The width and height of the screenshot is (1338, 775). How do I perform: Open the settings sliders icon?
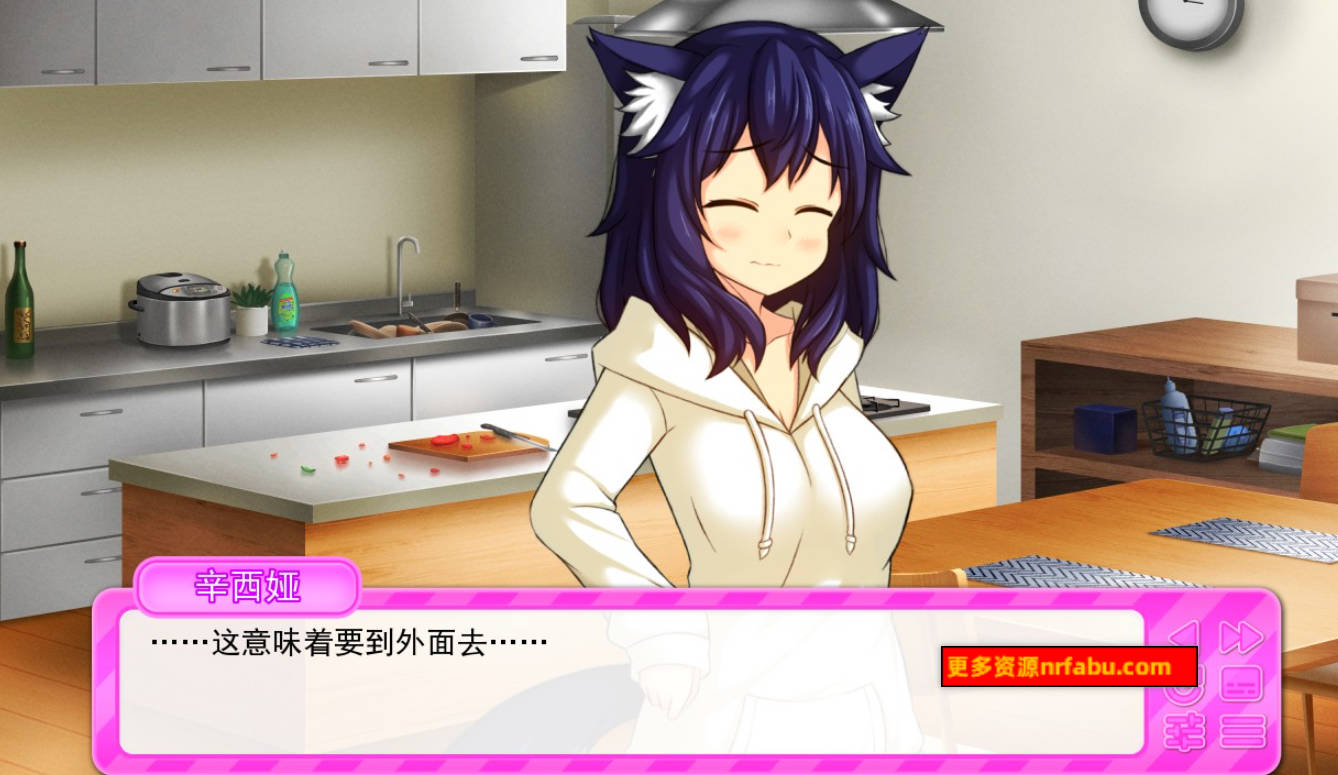coord(1185,730)
